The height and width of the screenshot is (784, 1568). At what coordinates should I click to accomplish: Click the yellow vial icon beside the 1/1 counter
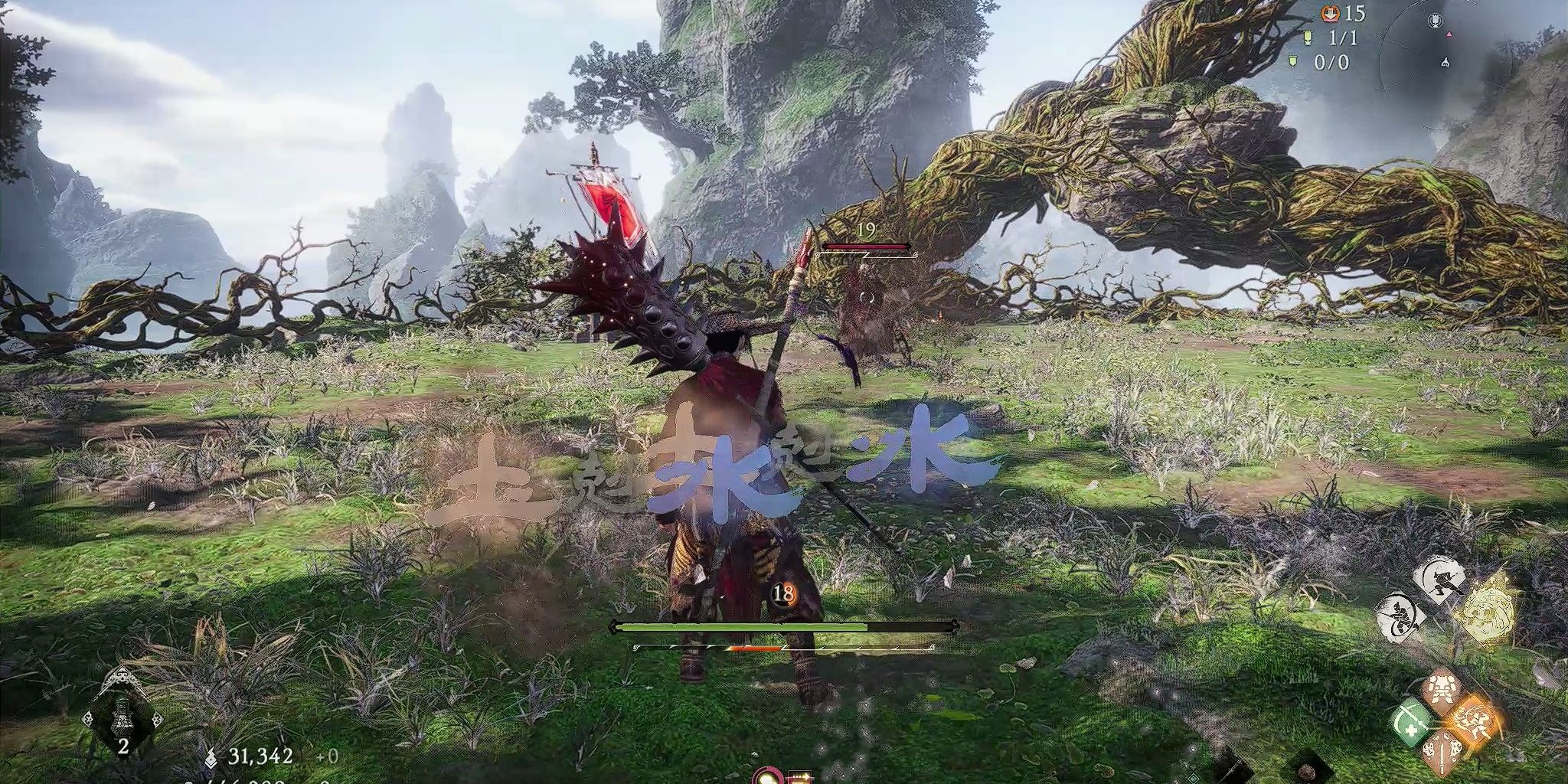[1308, 38]
